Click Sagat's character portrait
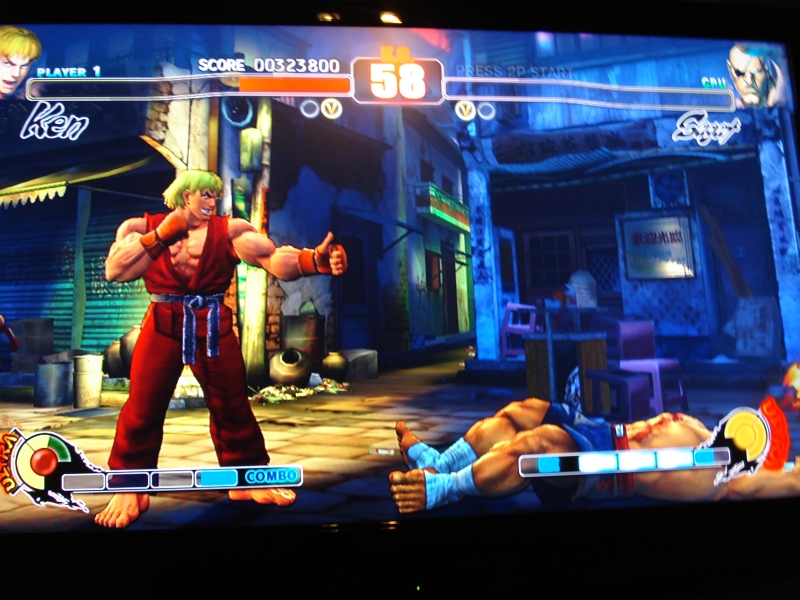This screenshot has height=600, width=800. (x=755, y=72)
